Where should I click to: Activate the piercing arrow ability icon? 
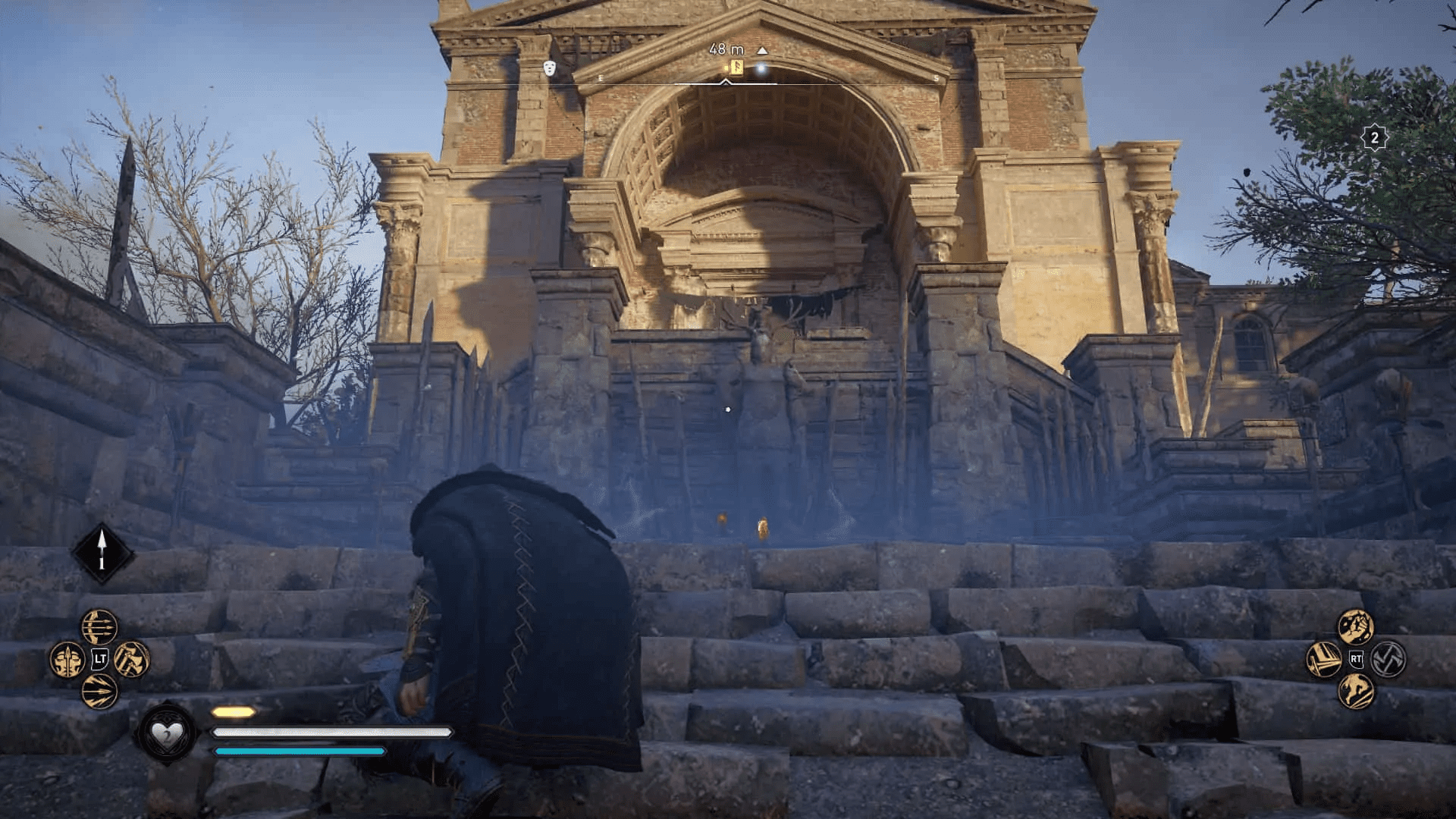(x=99, y=691)
